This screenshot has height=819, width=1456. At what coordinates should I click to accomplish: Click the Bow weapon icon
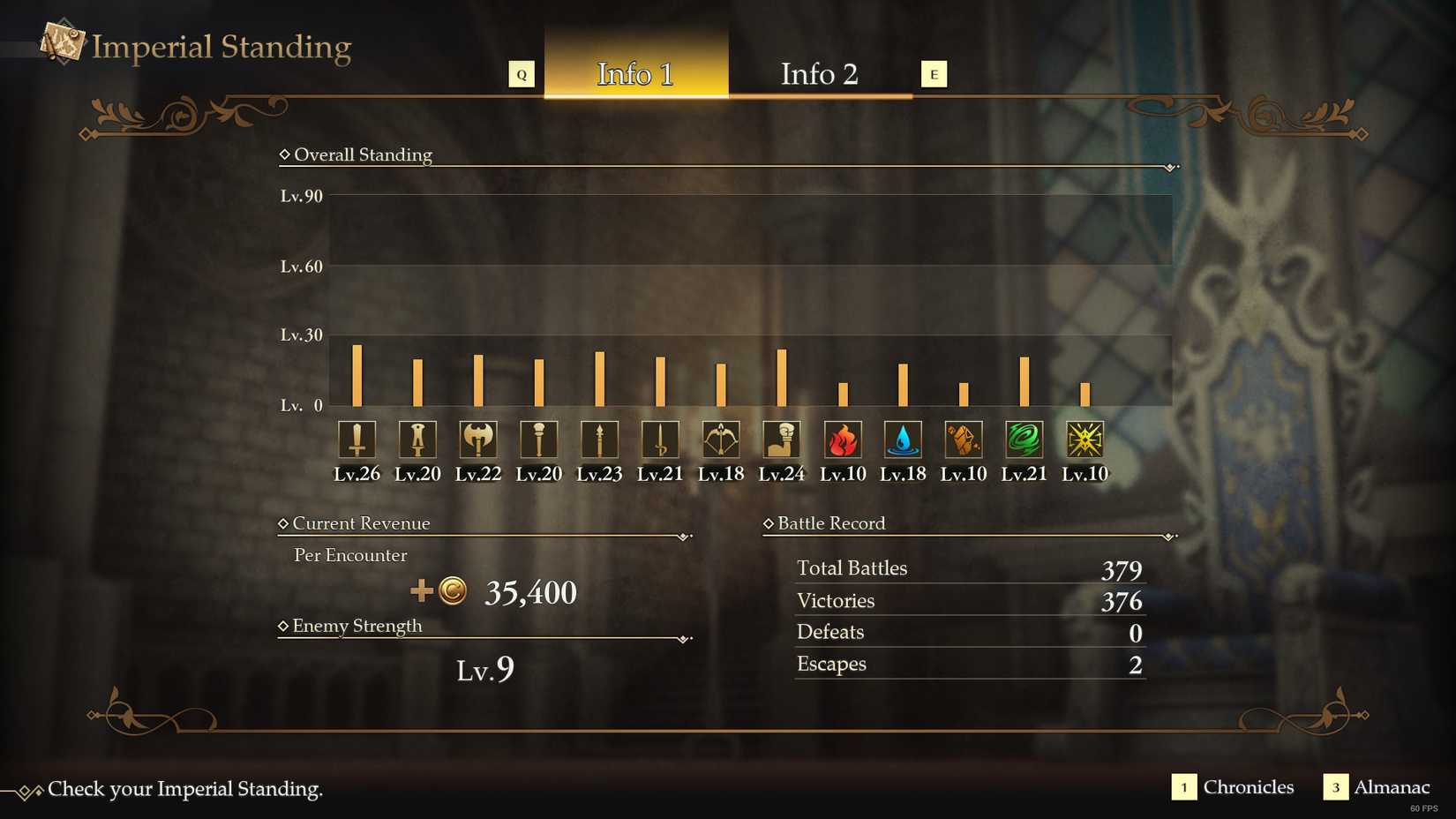720,439
